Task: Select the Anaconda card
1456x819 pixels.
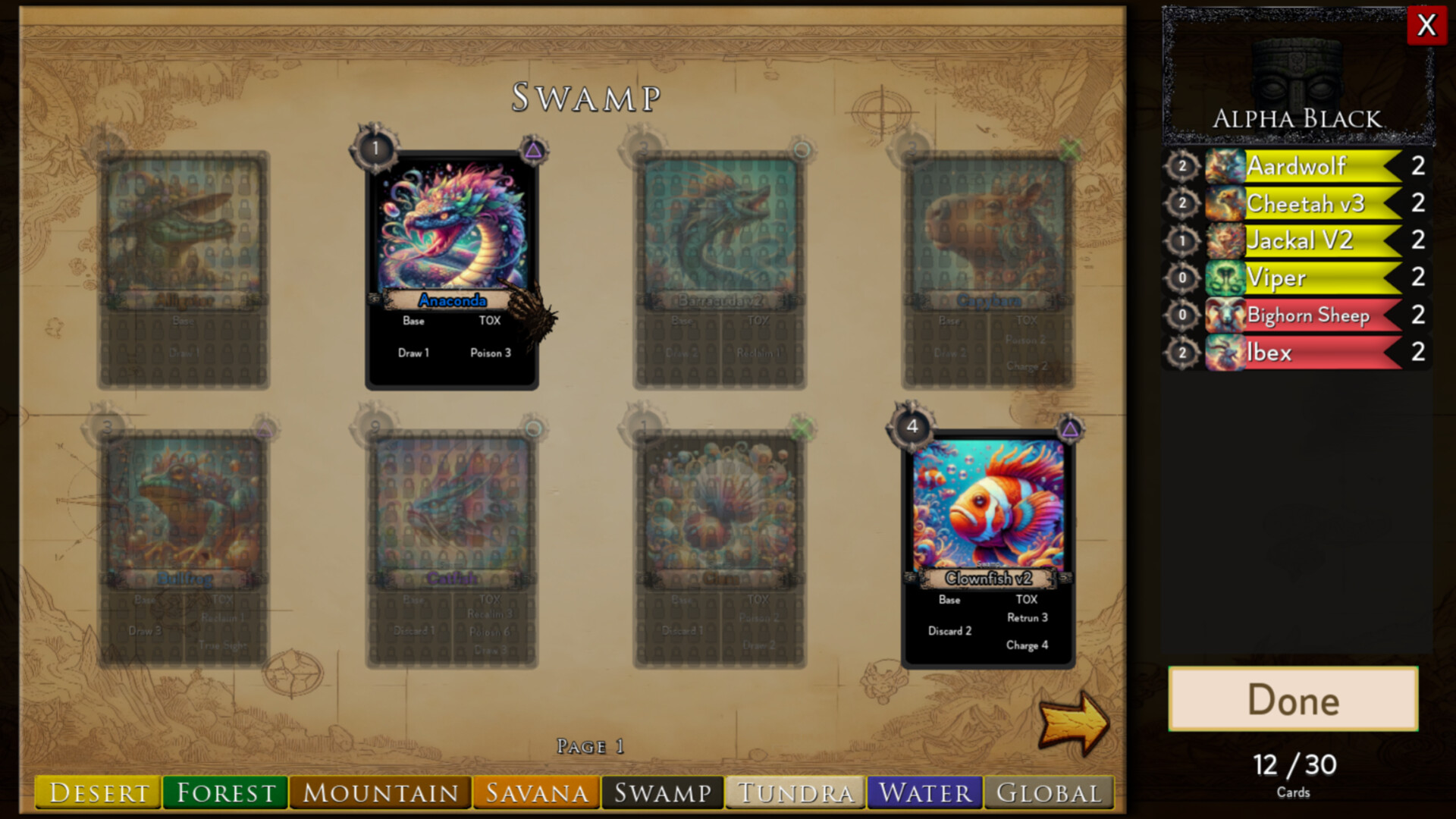Action: [453, 265]
